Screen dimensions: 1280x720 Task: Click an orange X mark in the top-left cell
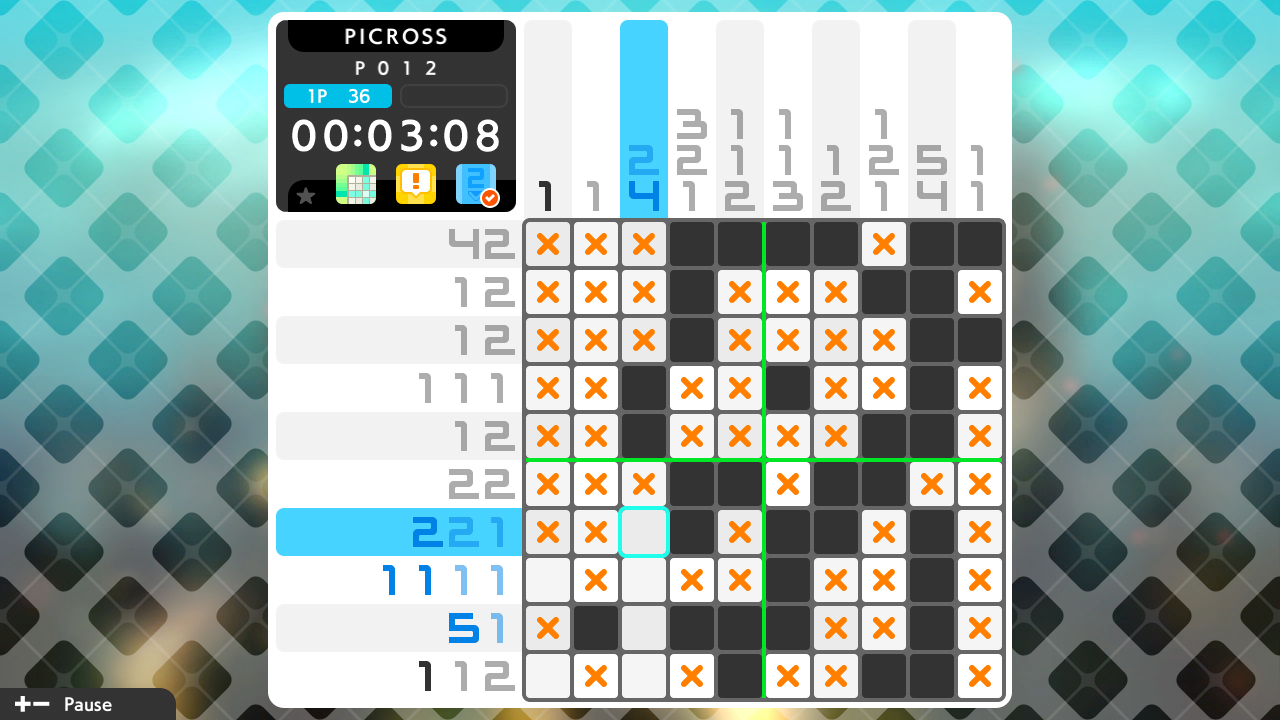pos(548,244)
